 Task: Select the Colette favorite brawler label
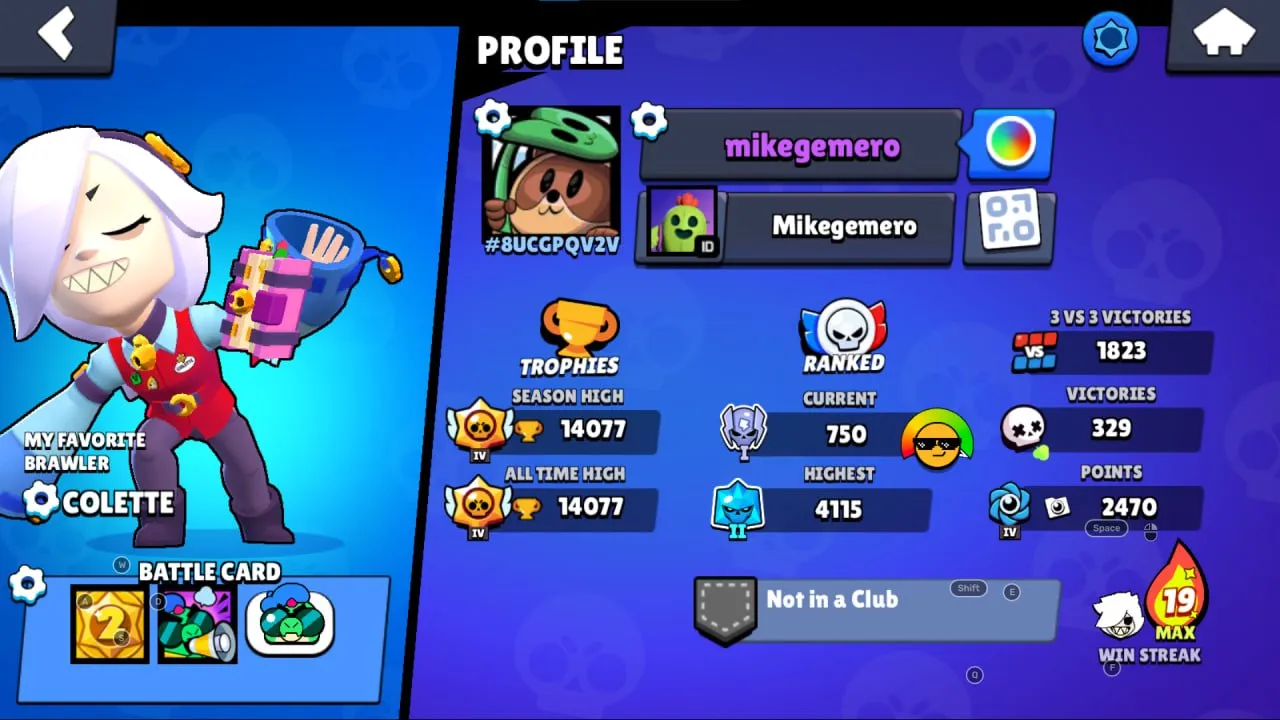120,503
